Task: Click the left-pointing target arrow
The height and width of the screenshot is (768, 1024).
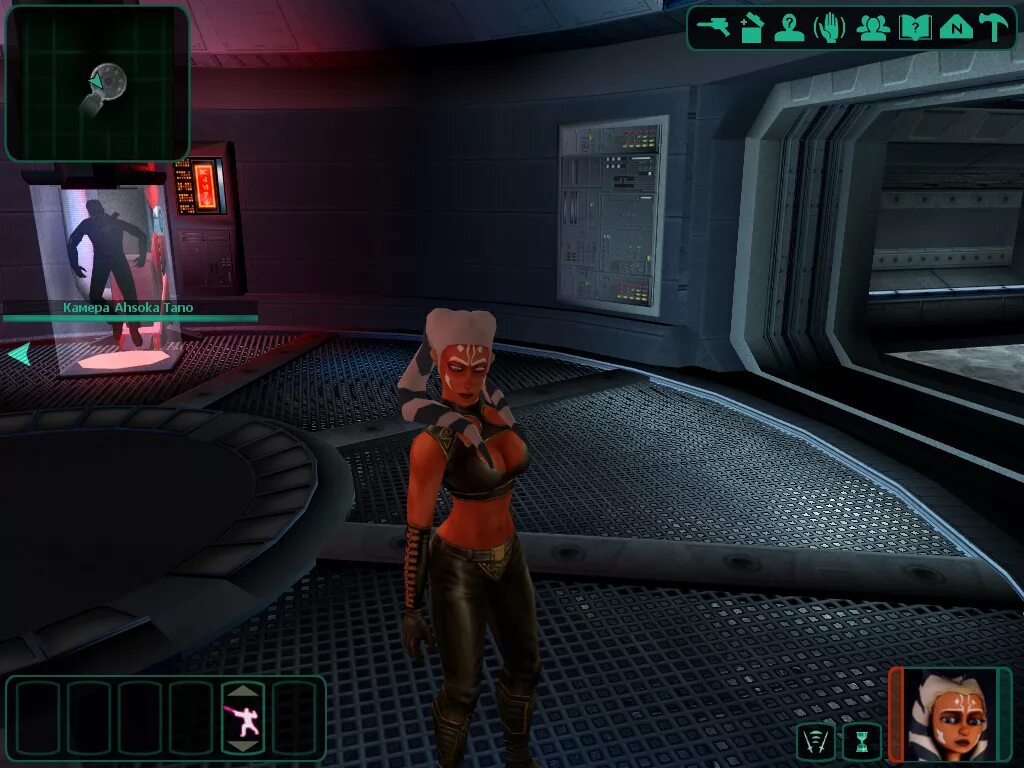Action: tap(18, 354)
